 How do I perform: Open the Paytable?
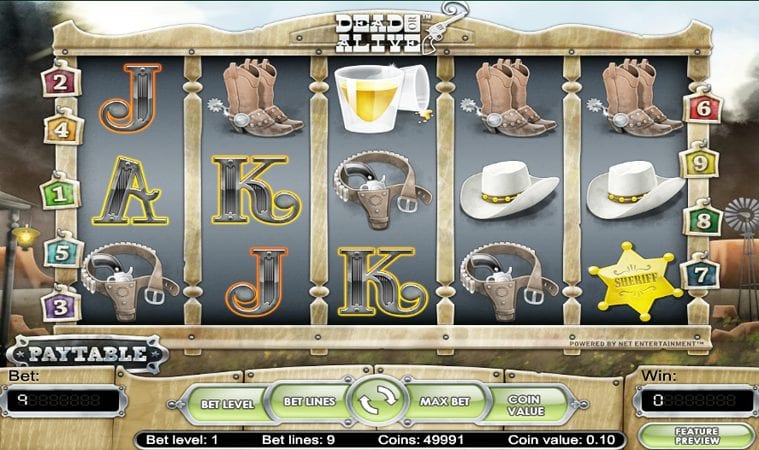pos(88,353)
